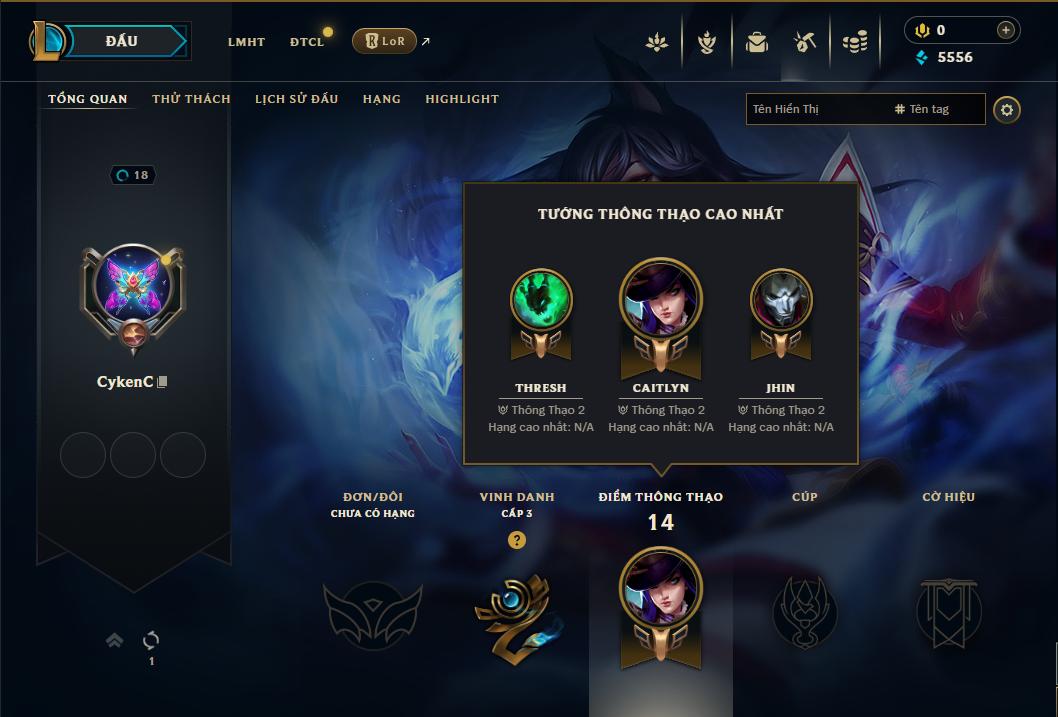View the CÚP trophy emblem
This screenshot has height=717, width=1058.
[x=804, y=612]
